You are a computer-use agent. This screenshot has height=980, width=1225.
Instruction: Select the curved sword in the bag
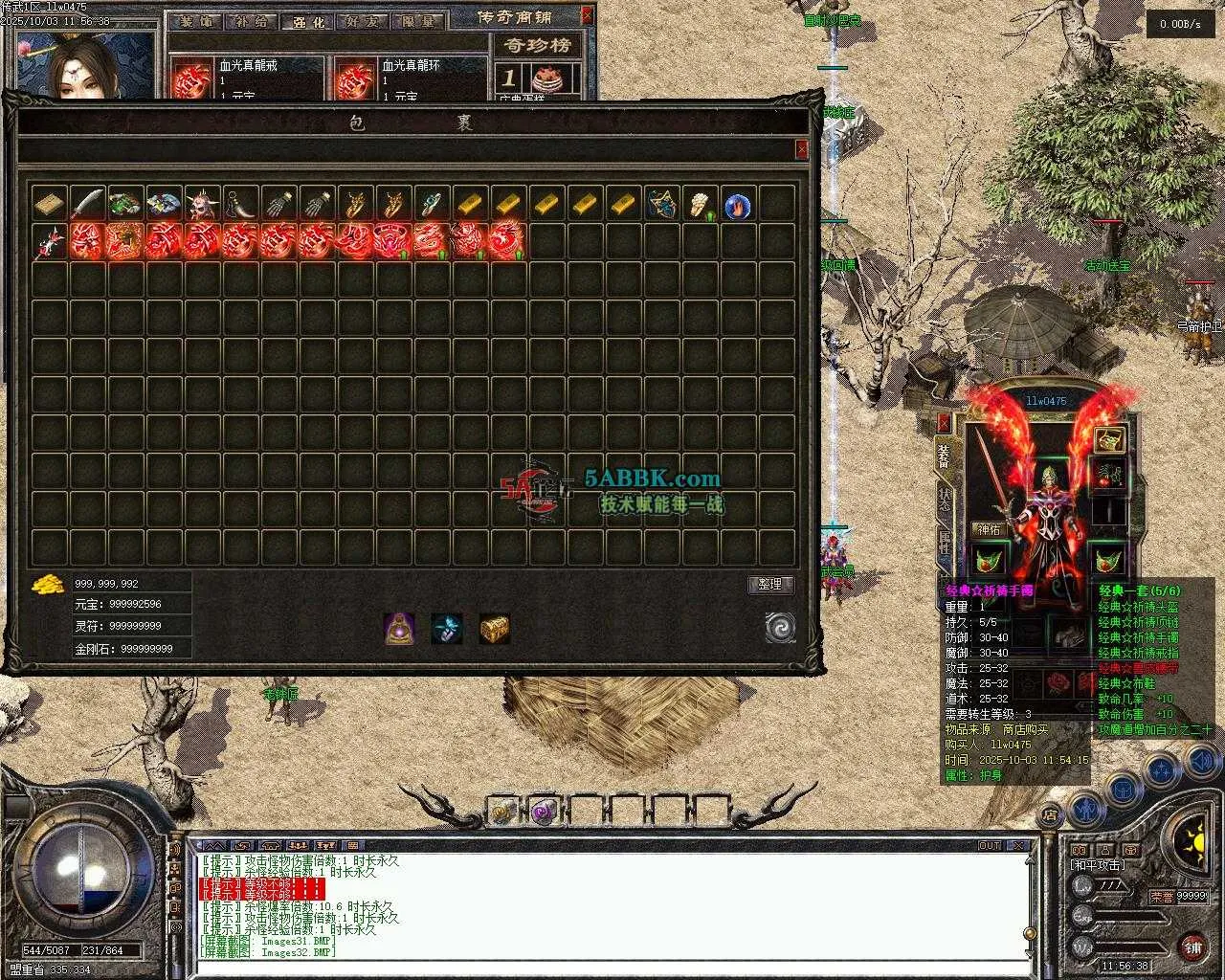pos(87,203)
